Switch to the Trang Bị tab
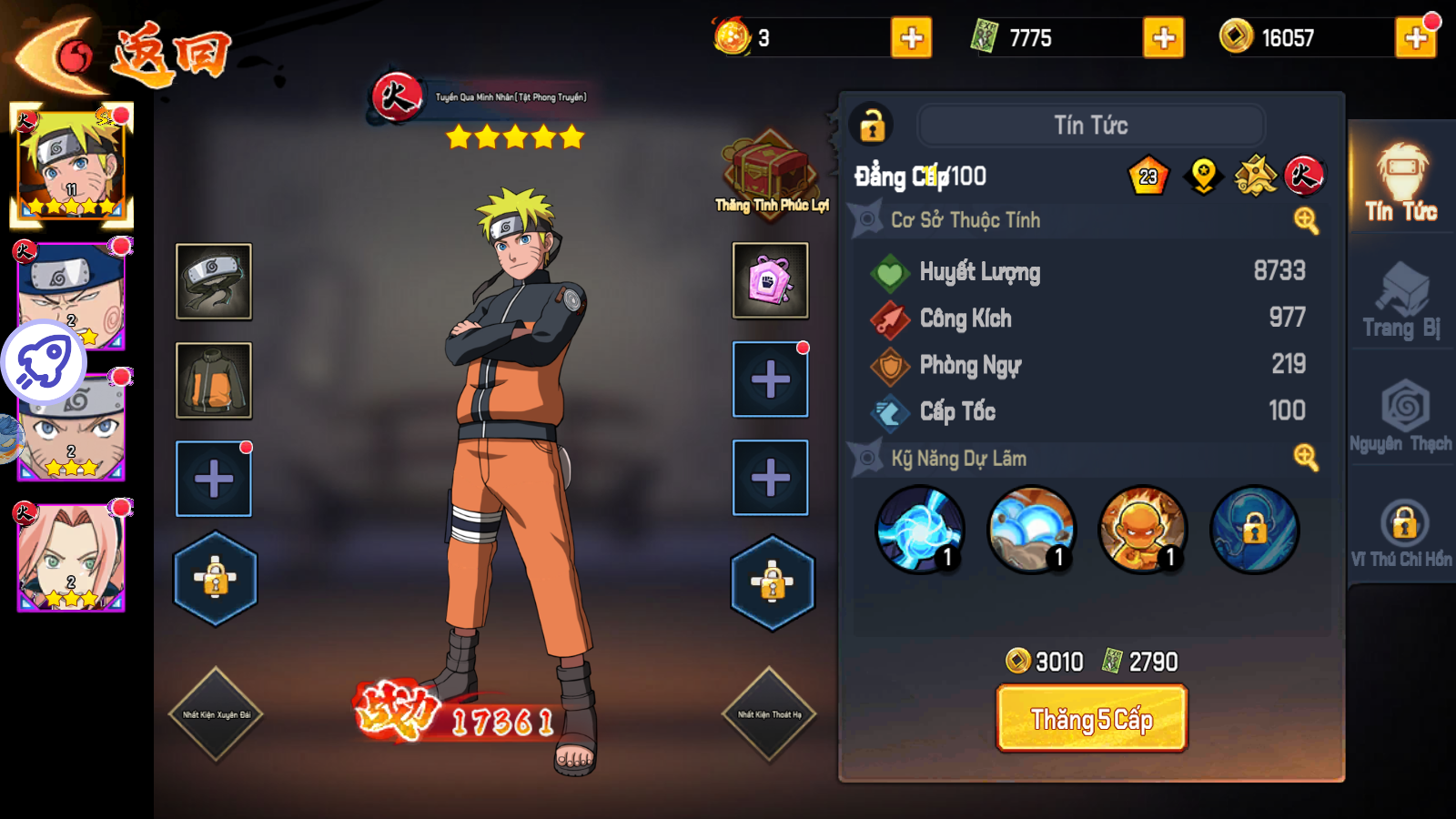Image resolution: width=1456 pixels, height=819 pixels. (x=1401, y=301)
